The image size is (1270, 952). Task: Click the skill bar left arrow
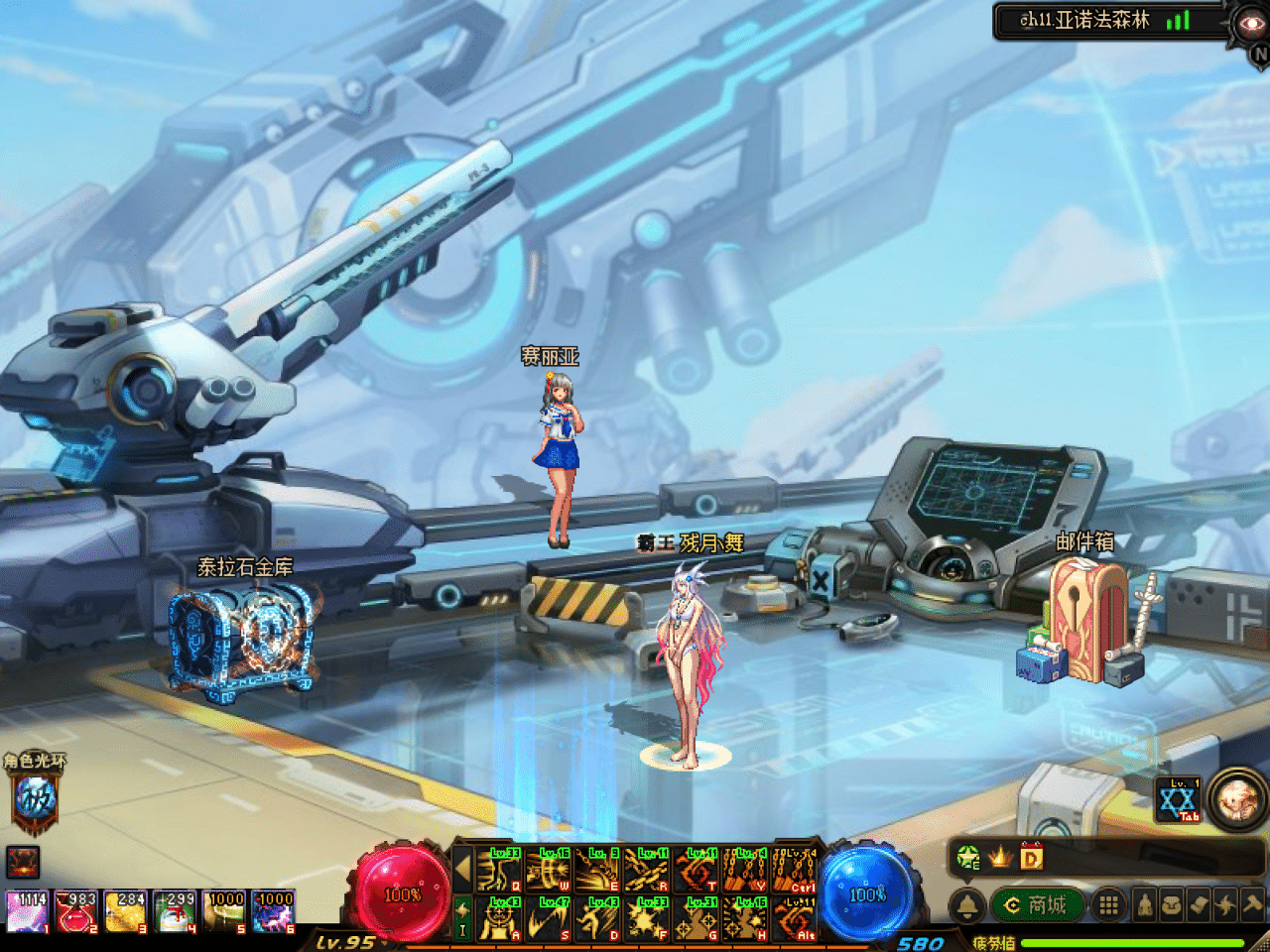pos(462,870)
